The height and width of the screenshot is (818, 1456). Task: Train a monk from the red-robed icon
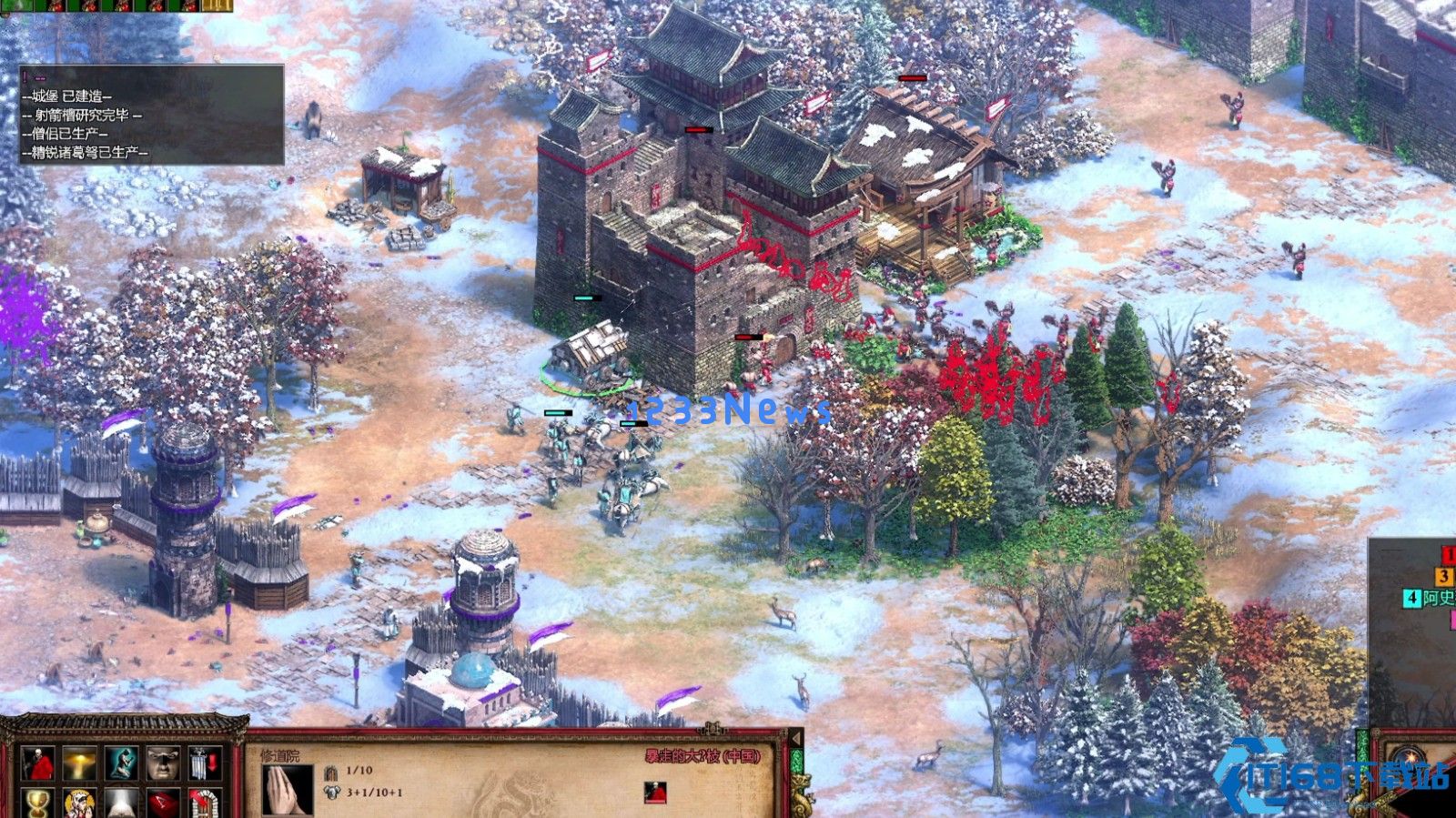(38, 764)
